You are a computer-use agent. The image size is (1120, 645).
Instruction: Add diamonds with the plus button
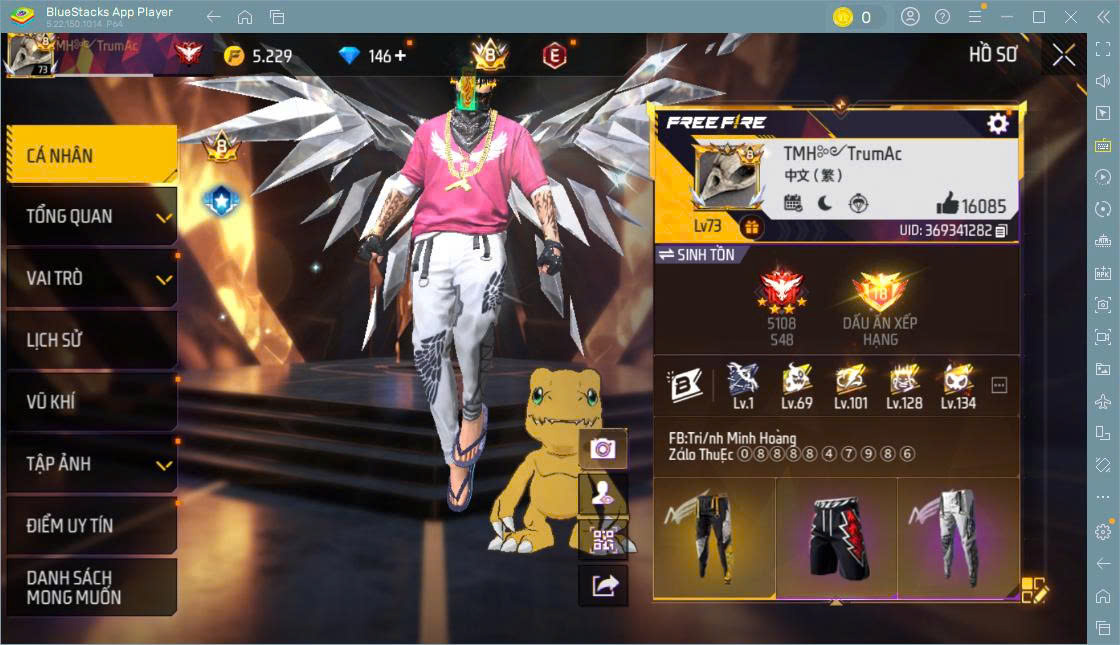click(x=401, y=56)
